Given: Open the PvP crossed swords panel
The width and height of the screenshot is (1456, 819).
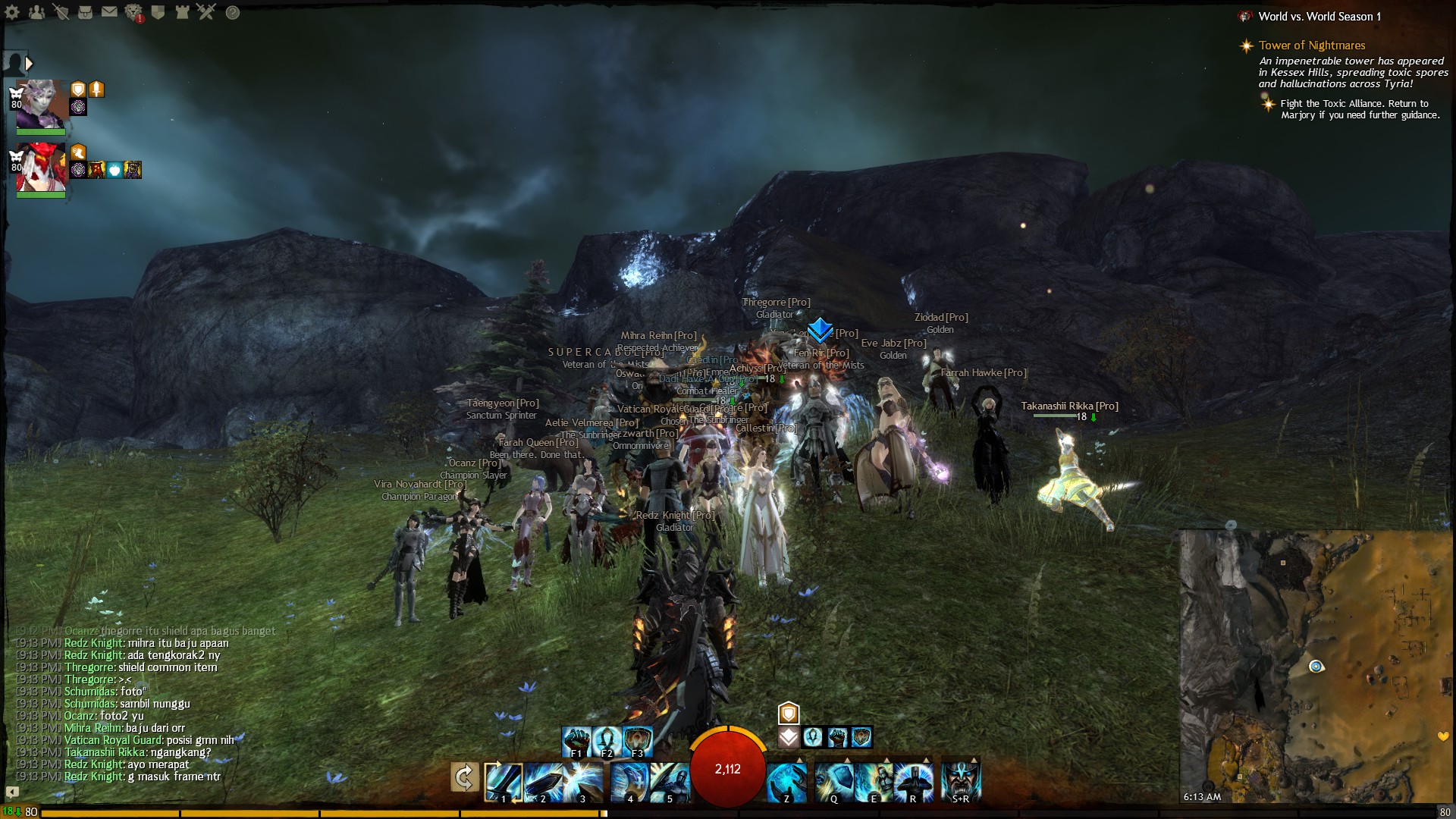Looking at the screenshot, I should [x=206, y=12].
